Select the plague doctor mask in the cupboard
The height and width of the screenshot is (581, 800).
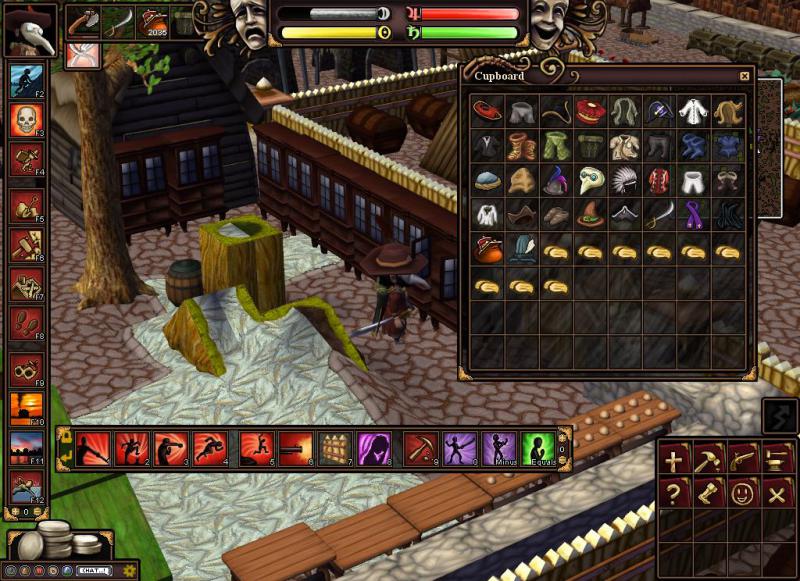pyautogui.click(x=592, y=180)
